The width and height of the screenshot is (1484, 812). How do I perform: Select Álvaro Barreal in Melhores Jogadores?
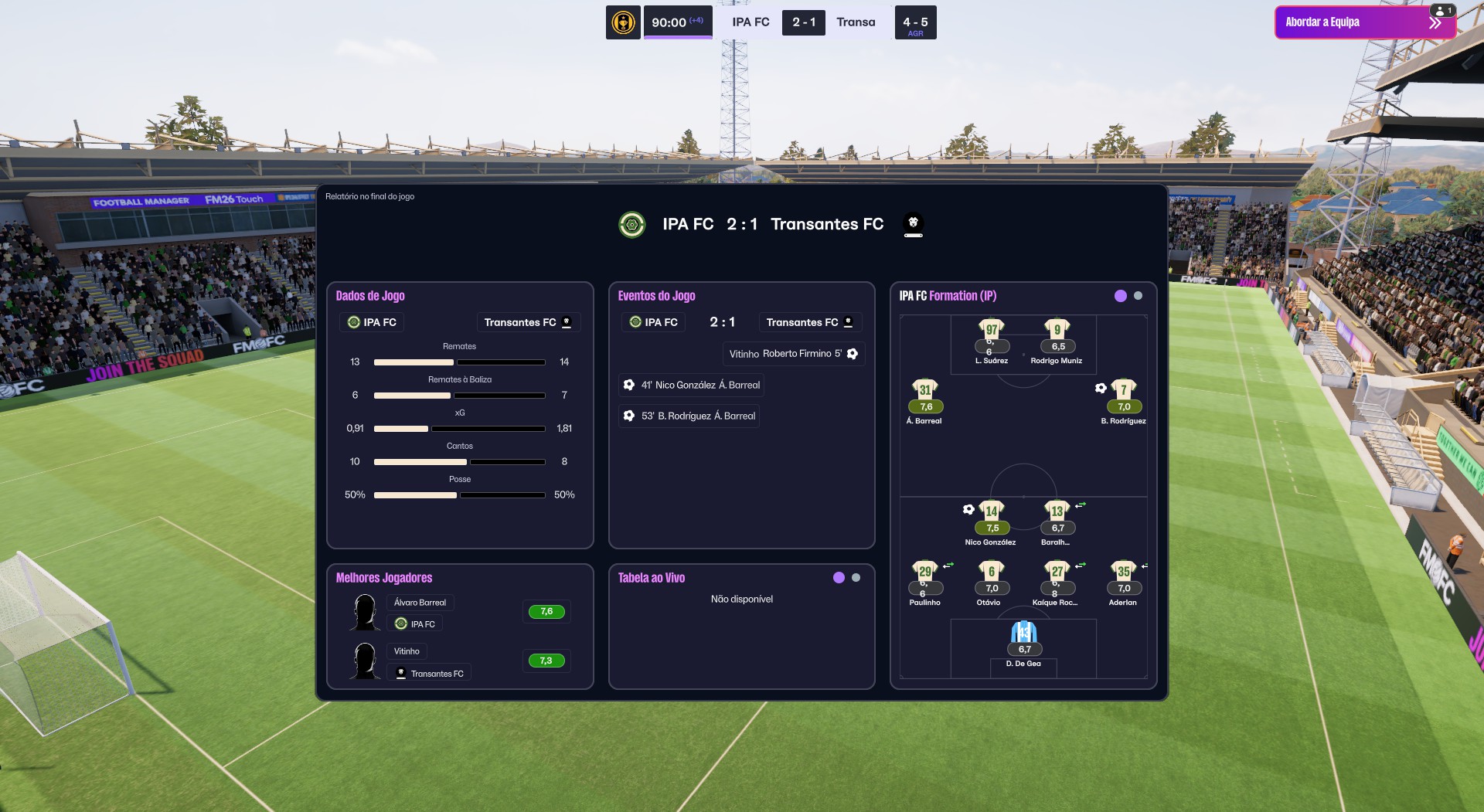[420, 603]
